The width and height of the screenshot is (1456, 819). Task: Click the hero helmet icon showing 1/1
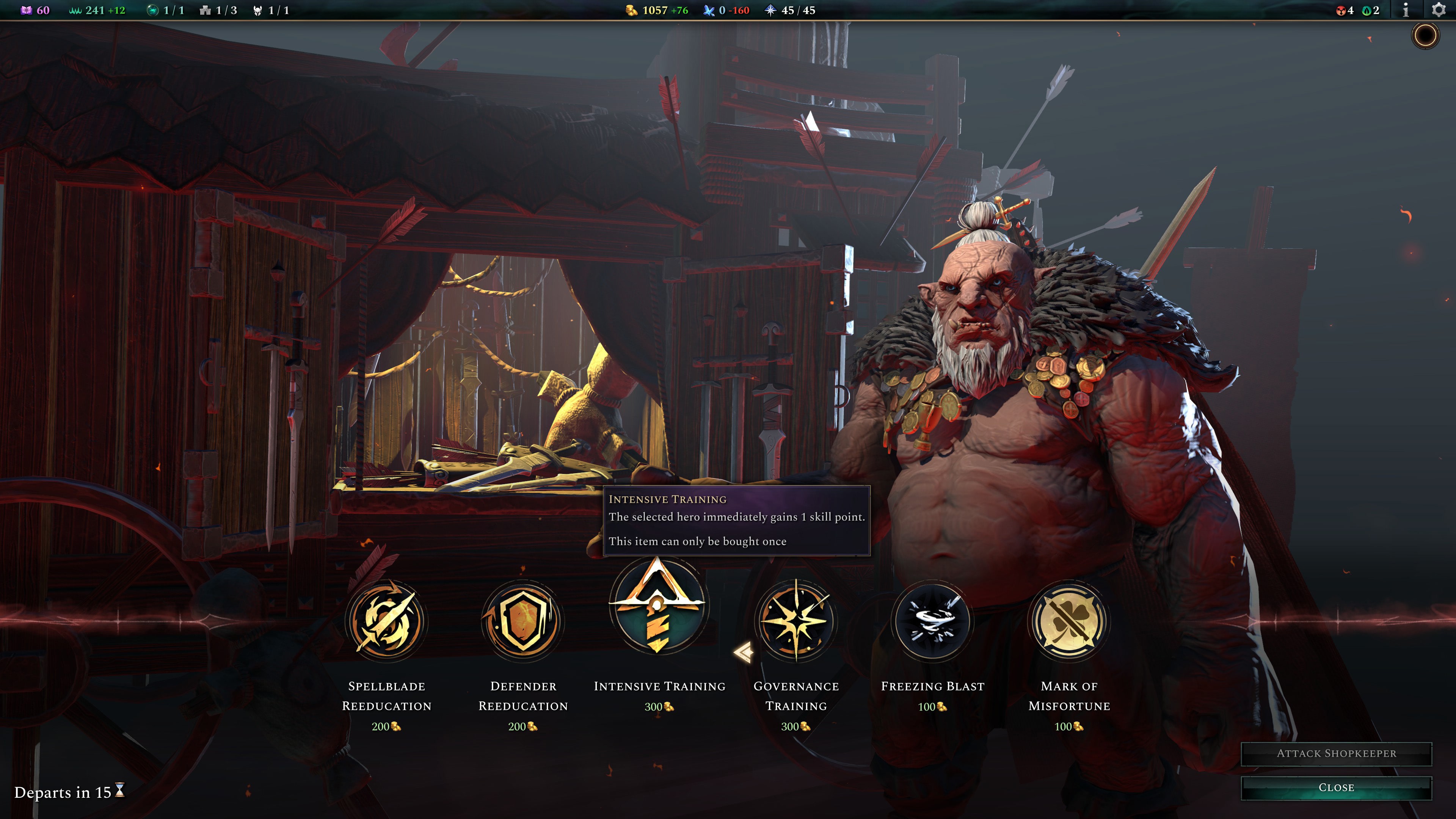[258, 9]
